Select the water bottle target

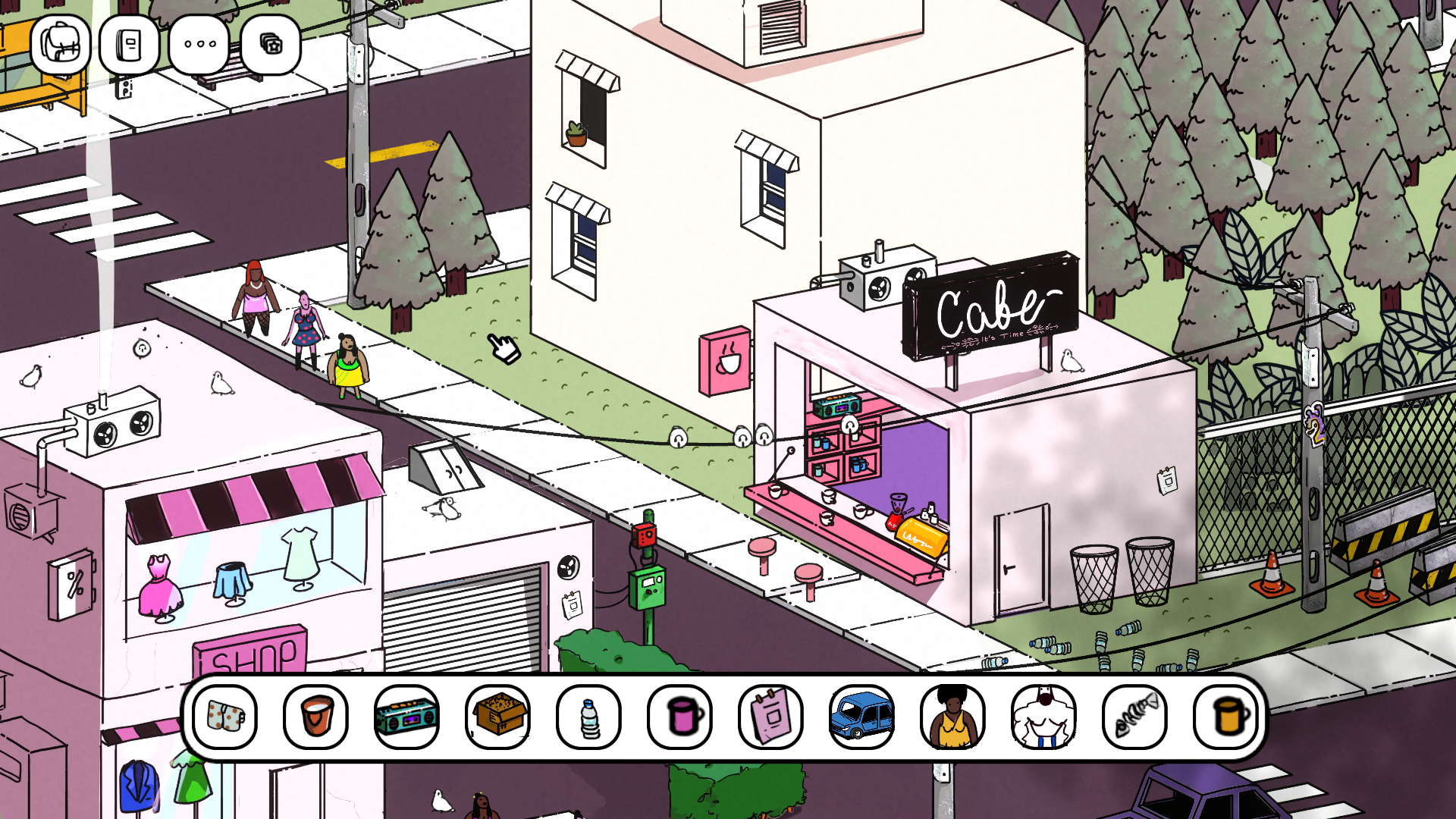coord(589,717)
